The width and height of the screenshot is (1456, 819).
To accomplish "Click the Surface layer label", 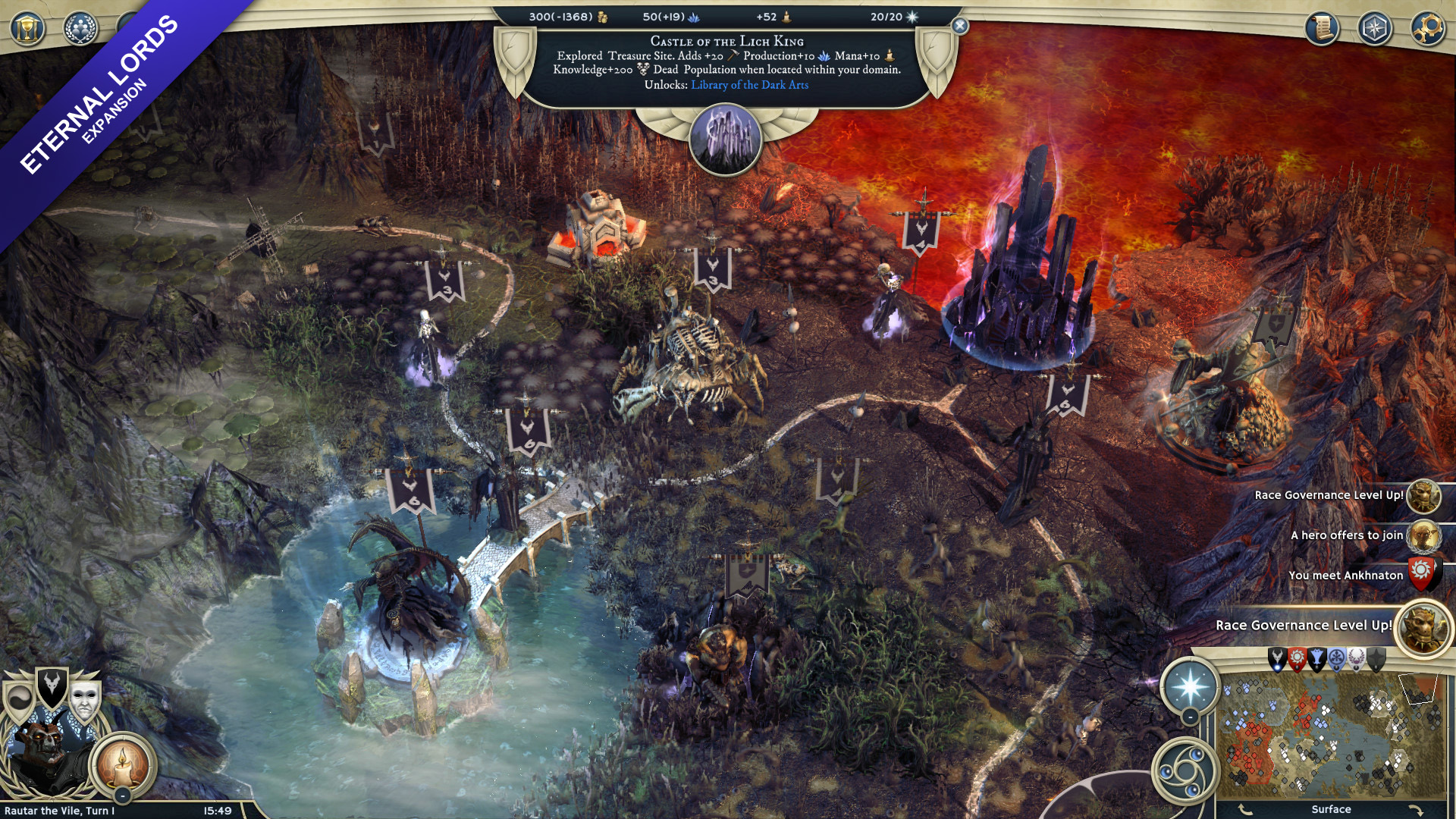I will pos(1332,809).
